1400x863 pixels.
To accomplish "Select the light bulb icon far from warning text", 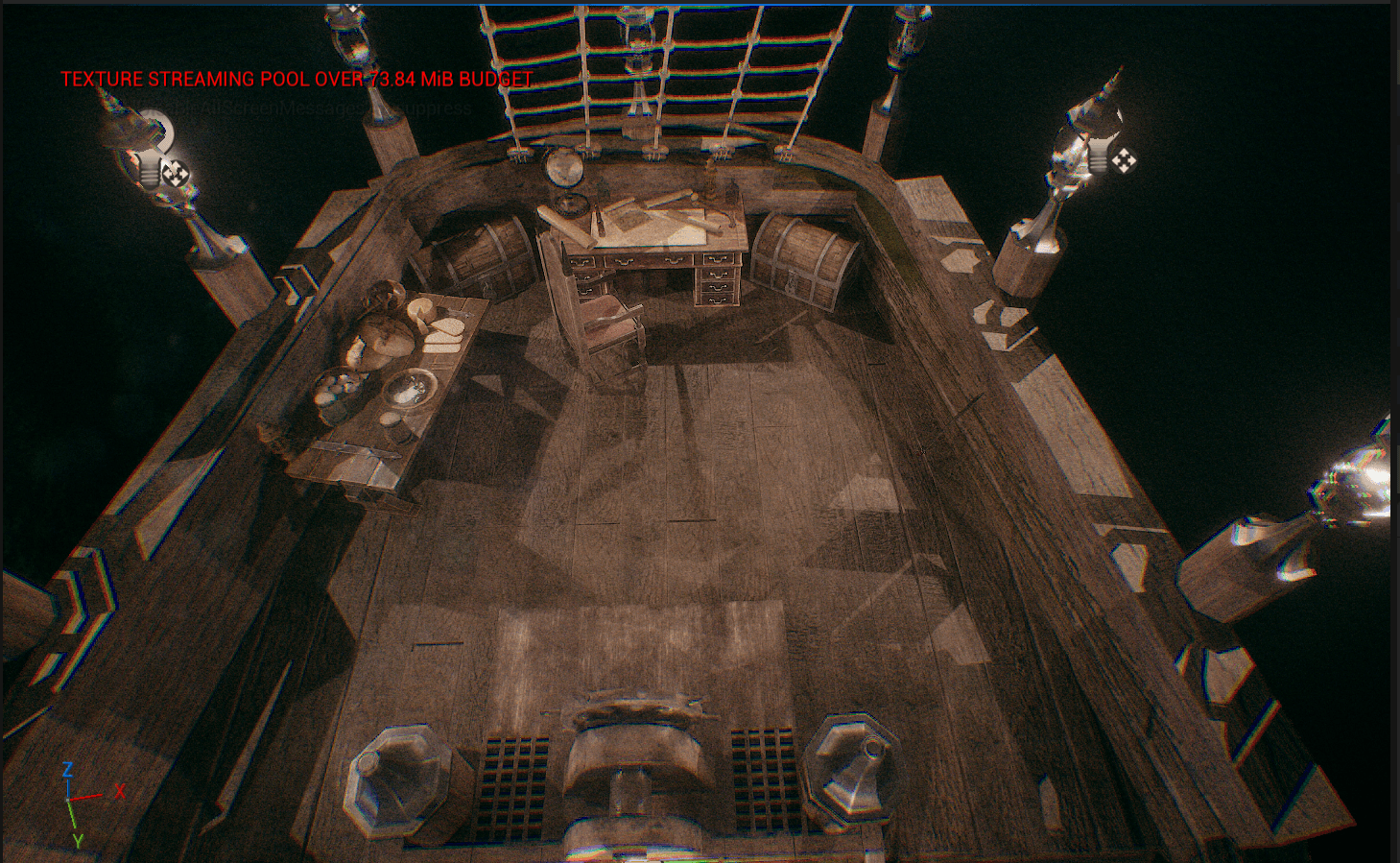I will click(1097, 156).
